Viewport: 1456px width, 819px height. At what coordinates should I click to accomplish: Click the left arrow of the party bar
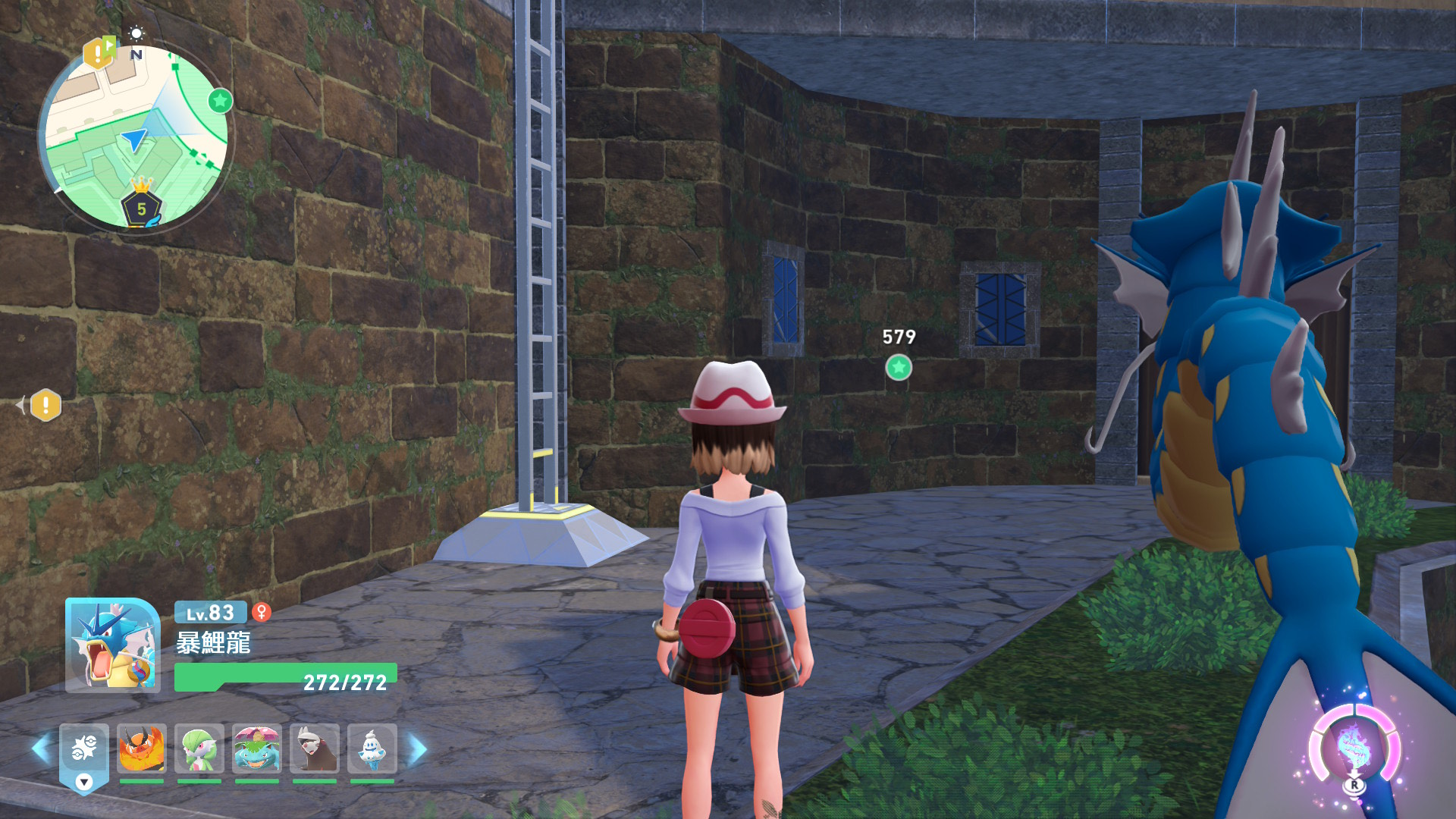point(41,749)
